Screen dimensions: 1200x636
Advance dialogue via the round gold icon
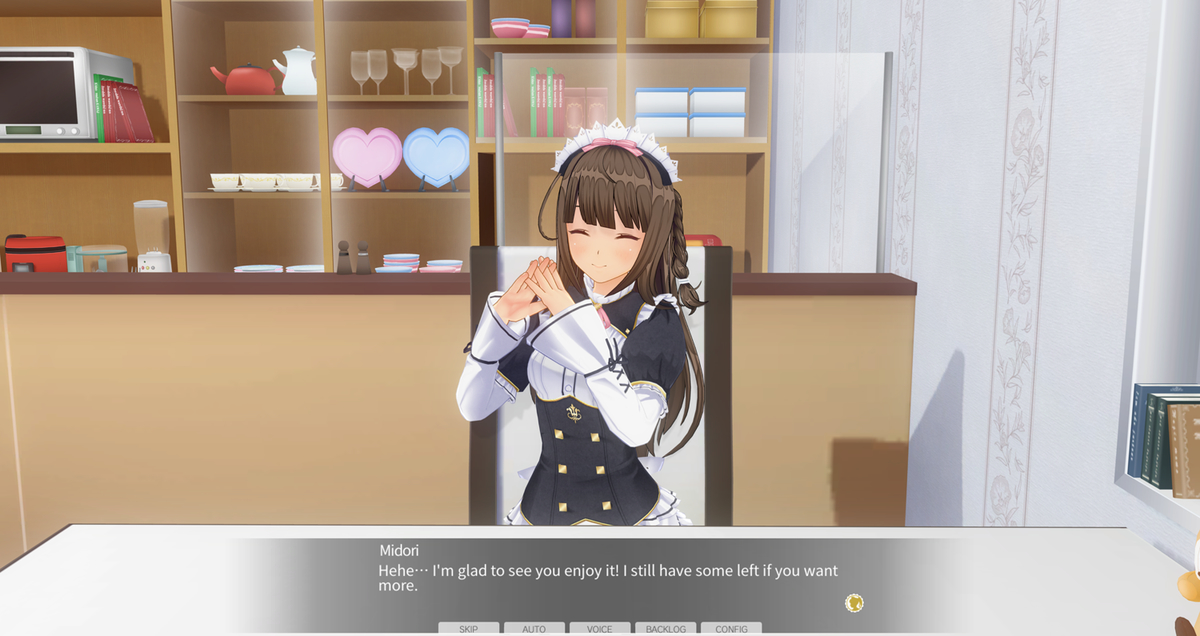click(854, 603)
